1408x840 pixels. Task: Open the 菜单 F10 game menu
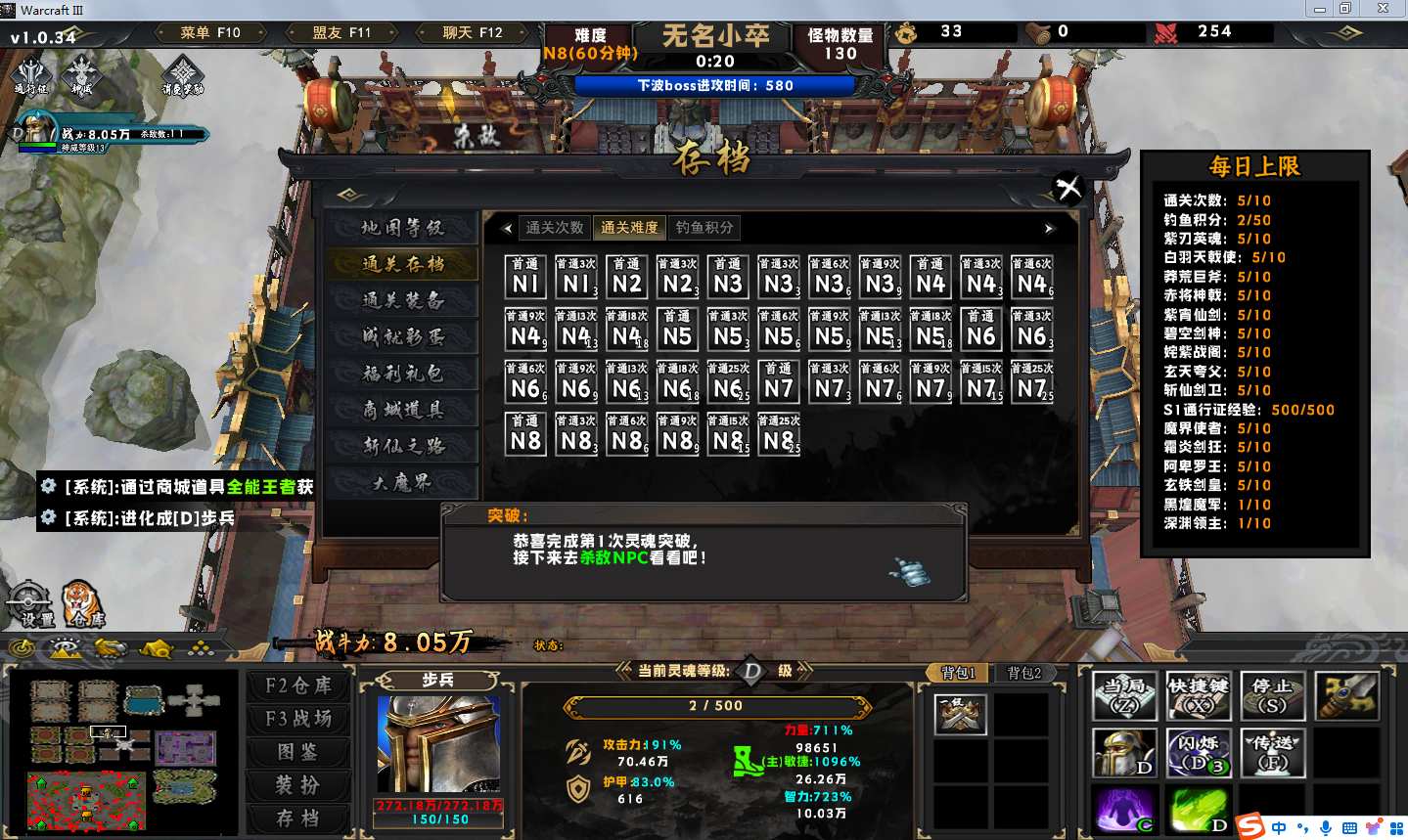[x=210, y=32]
